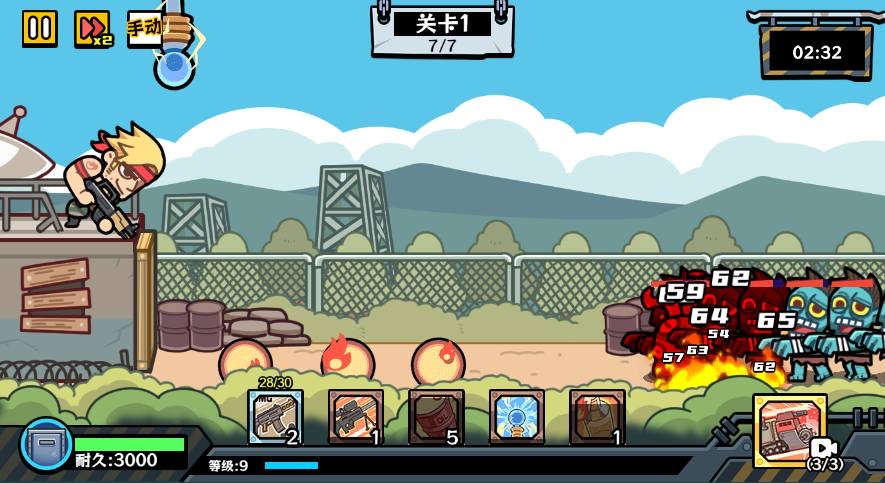Call in the tank video-ad skill
885x483 pixels.
pyautogui.click(x=790, y=431)
